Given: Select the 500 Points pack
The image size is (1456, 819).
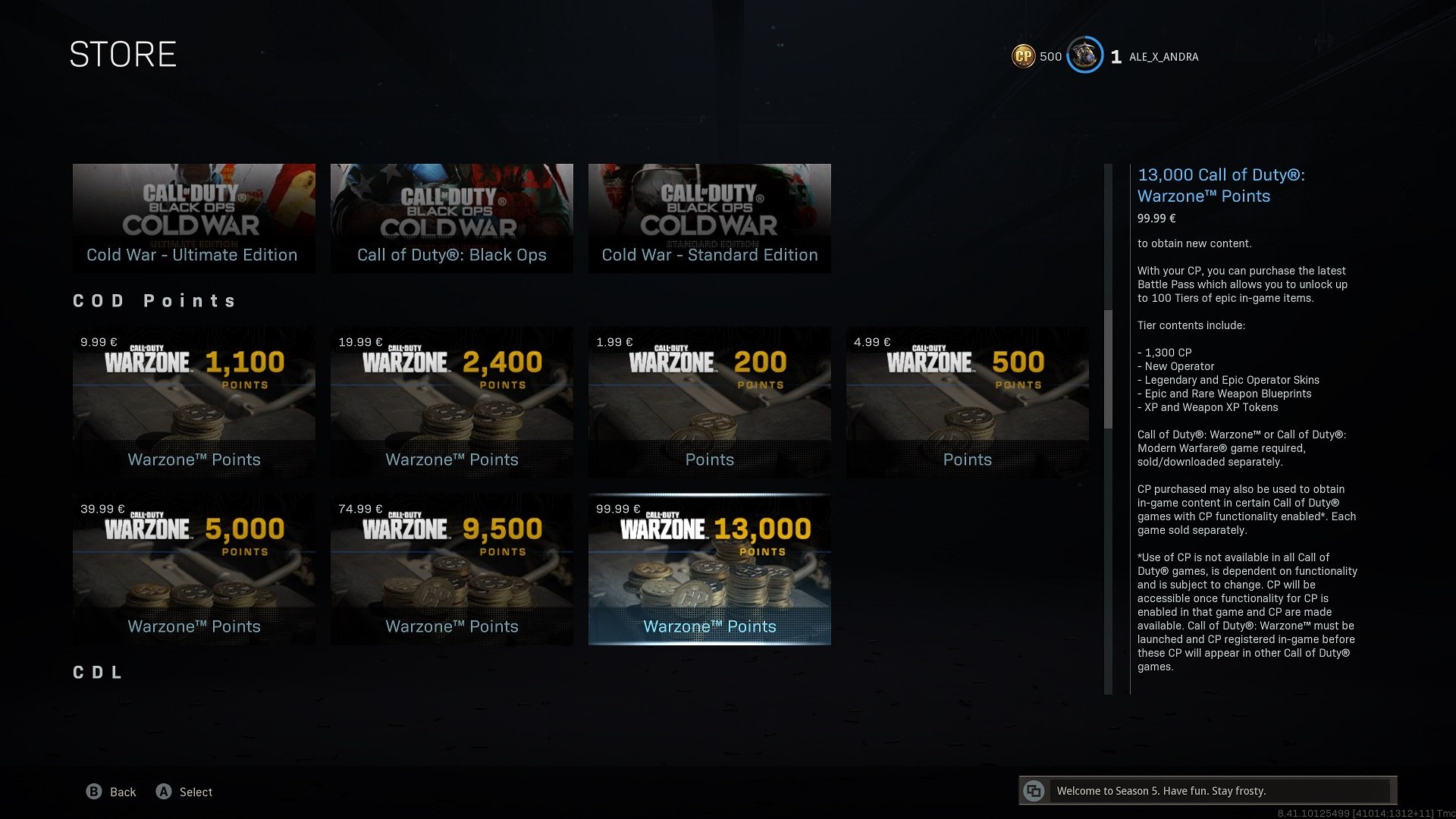Looking at the screenshot, I should coord(967,402).
